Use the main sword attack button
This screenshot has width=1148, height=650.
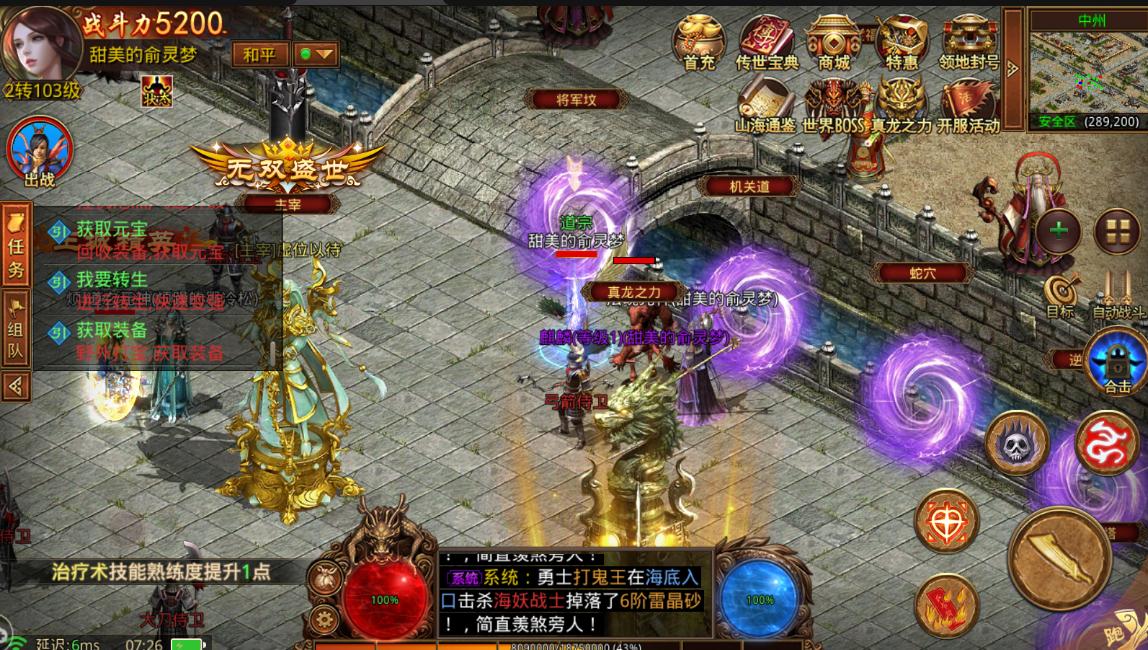[1059, 558]
